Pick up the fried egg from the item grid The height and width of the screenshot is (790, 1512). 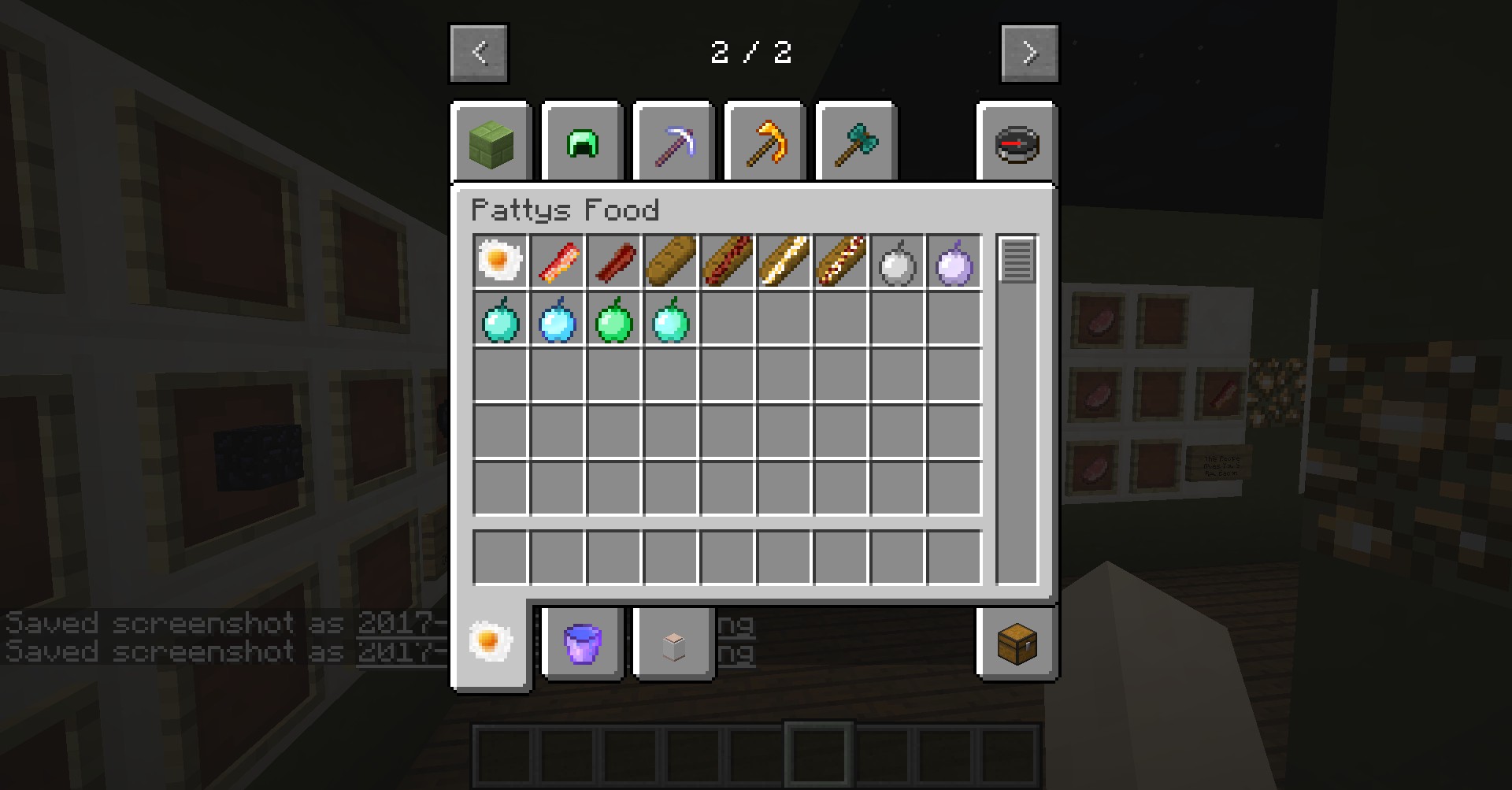pos(500,261)
